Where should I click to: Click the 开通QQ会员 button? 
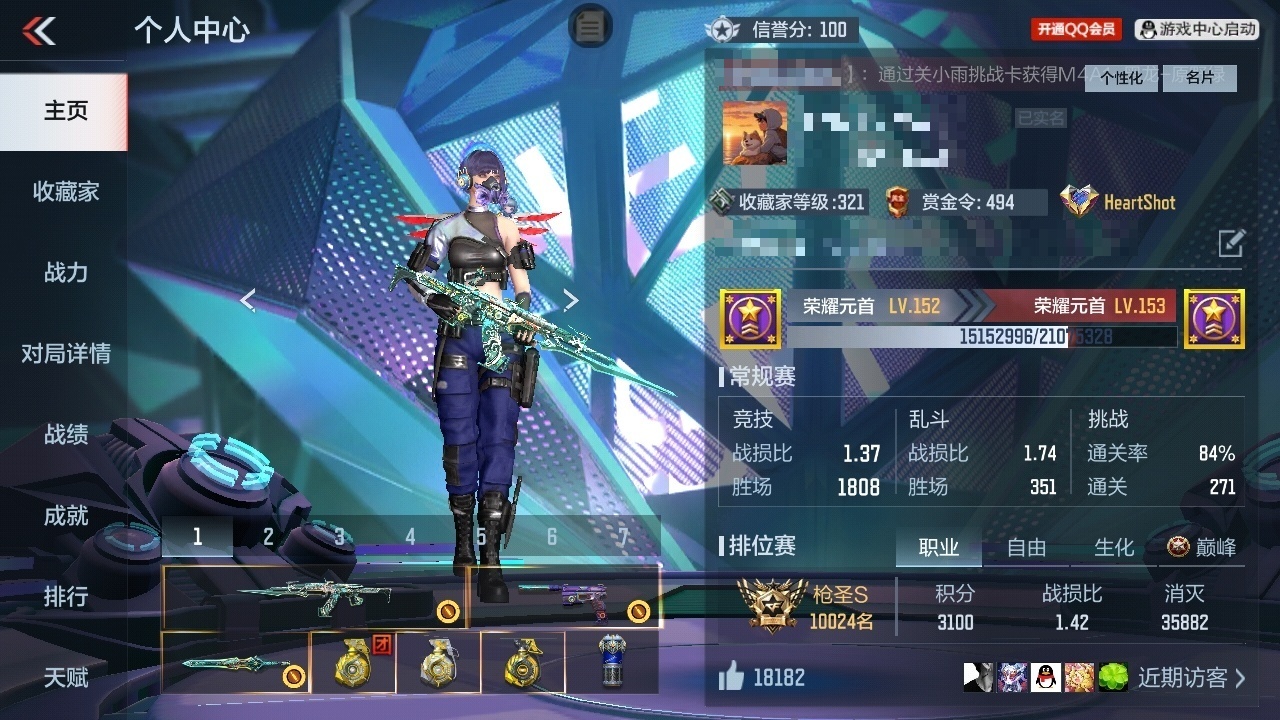[x=1076, y=30]
